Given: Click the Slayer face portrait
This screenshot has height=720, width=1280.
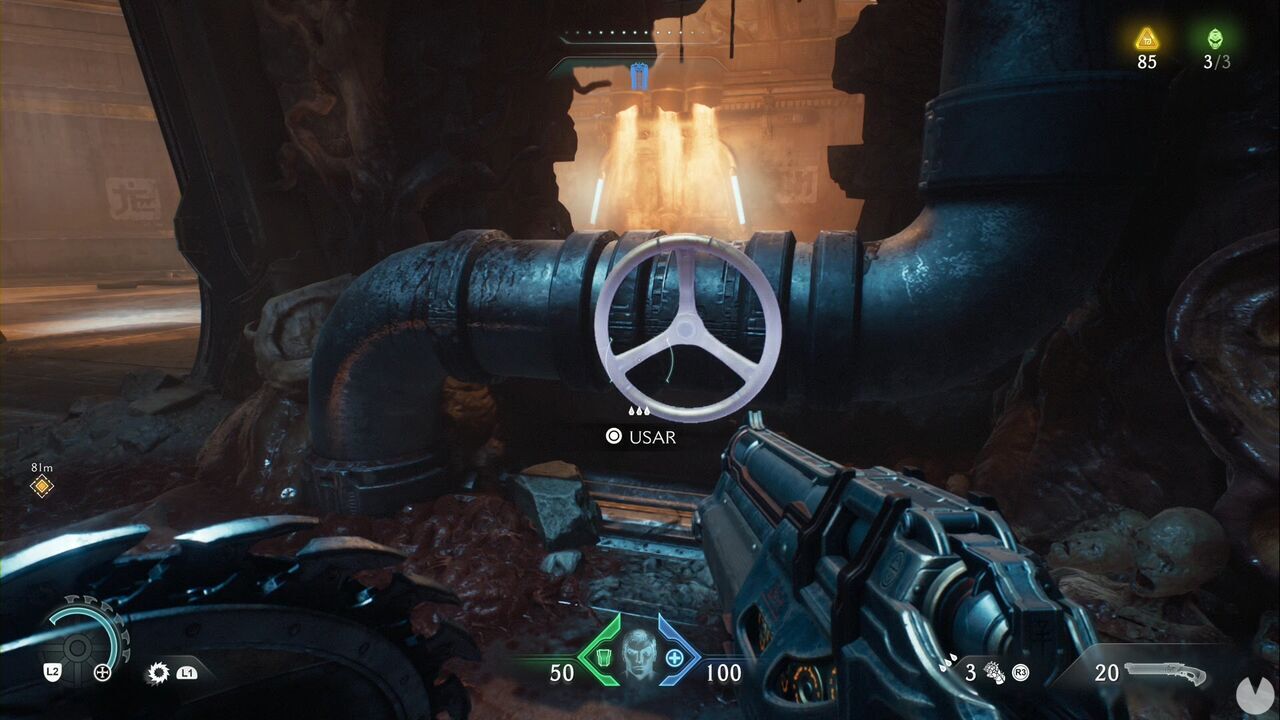Looking at the screenshot, I should coord(639,655).
